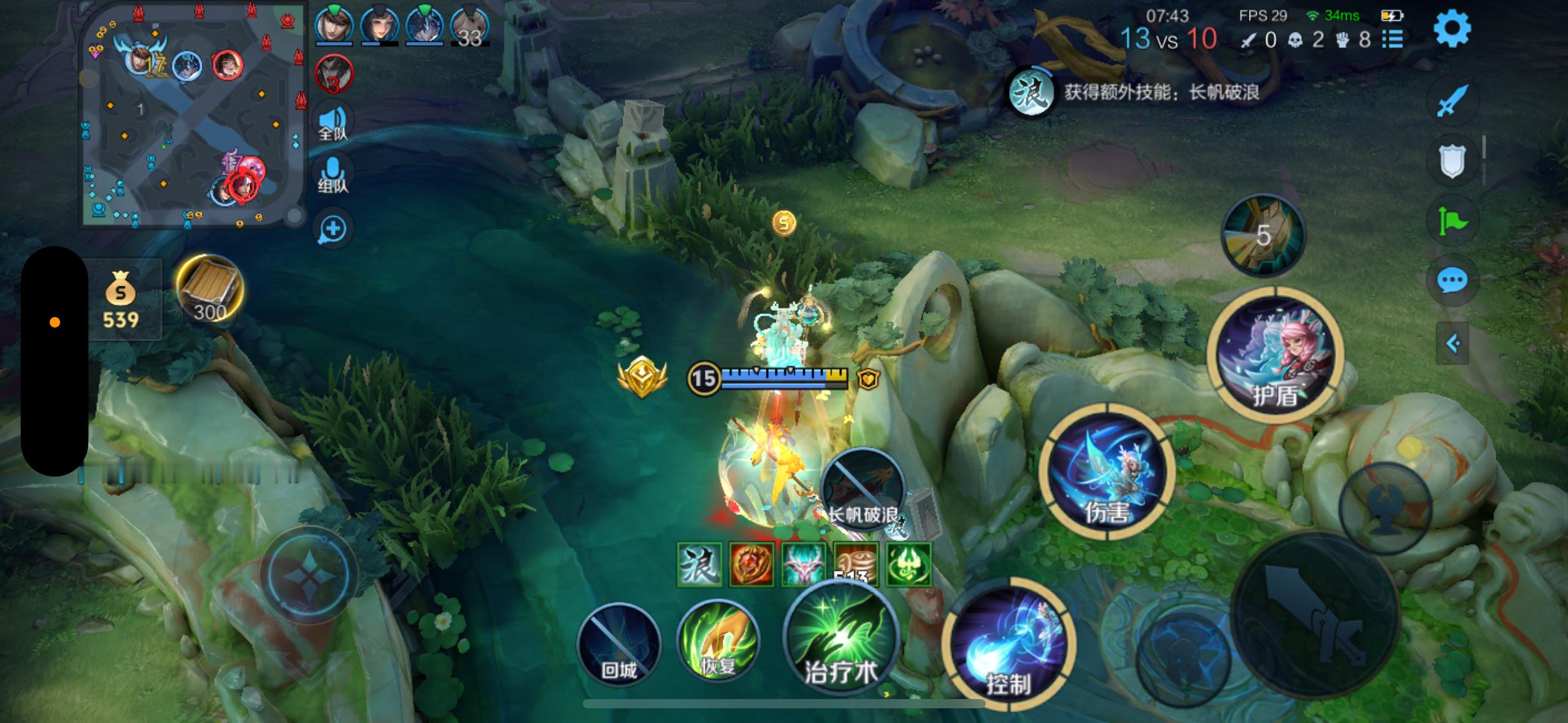Screen dimensions: 1568x723
Task: Use the 恢复 restore skill
Action: 718,642
